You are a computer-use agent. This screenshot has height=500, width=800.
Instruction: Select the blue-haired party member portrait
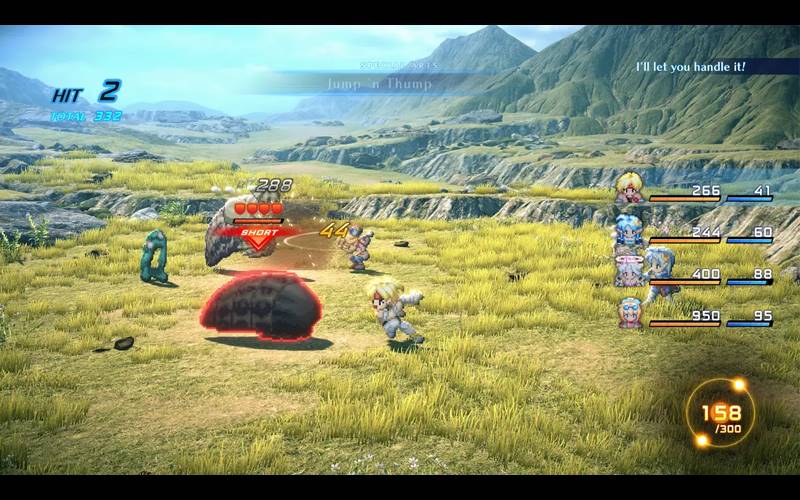point(629,231)
